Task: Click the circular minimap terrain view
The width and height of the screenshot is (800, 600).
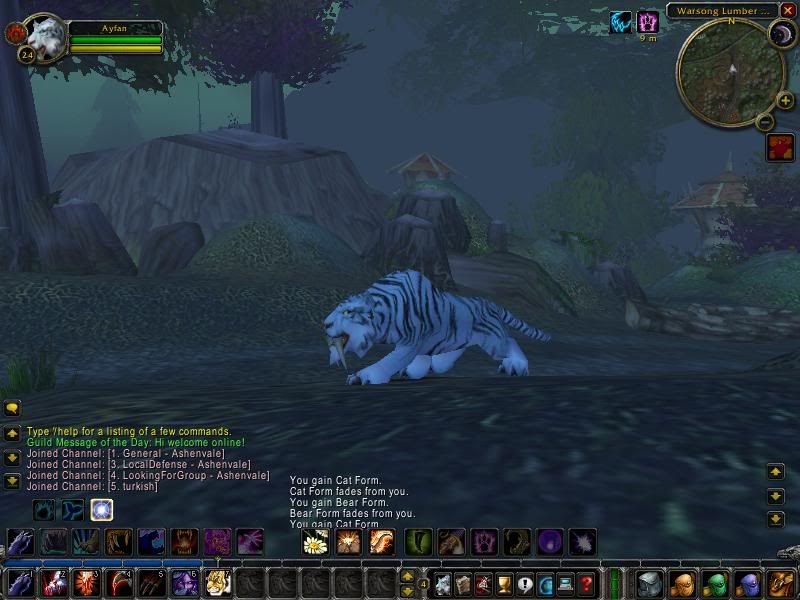Action: pyautogui.click(x=730, y=70)
